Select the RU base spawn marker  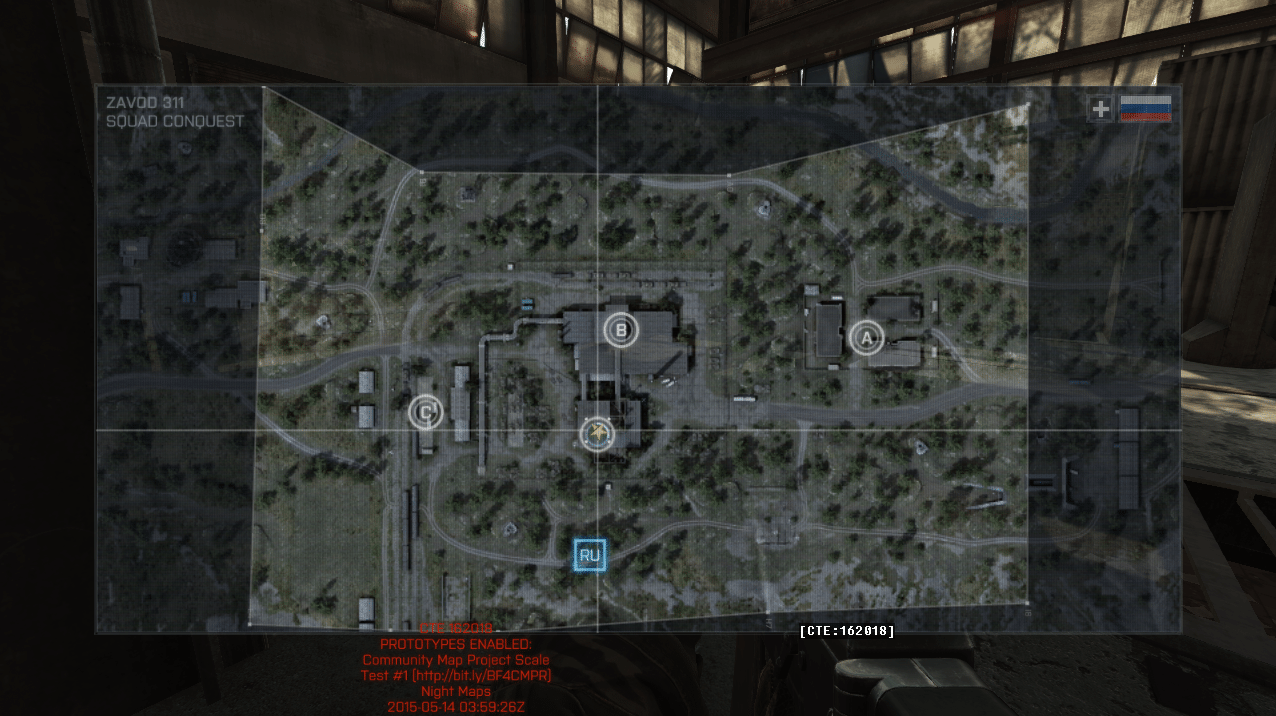point(590,555)
